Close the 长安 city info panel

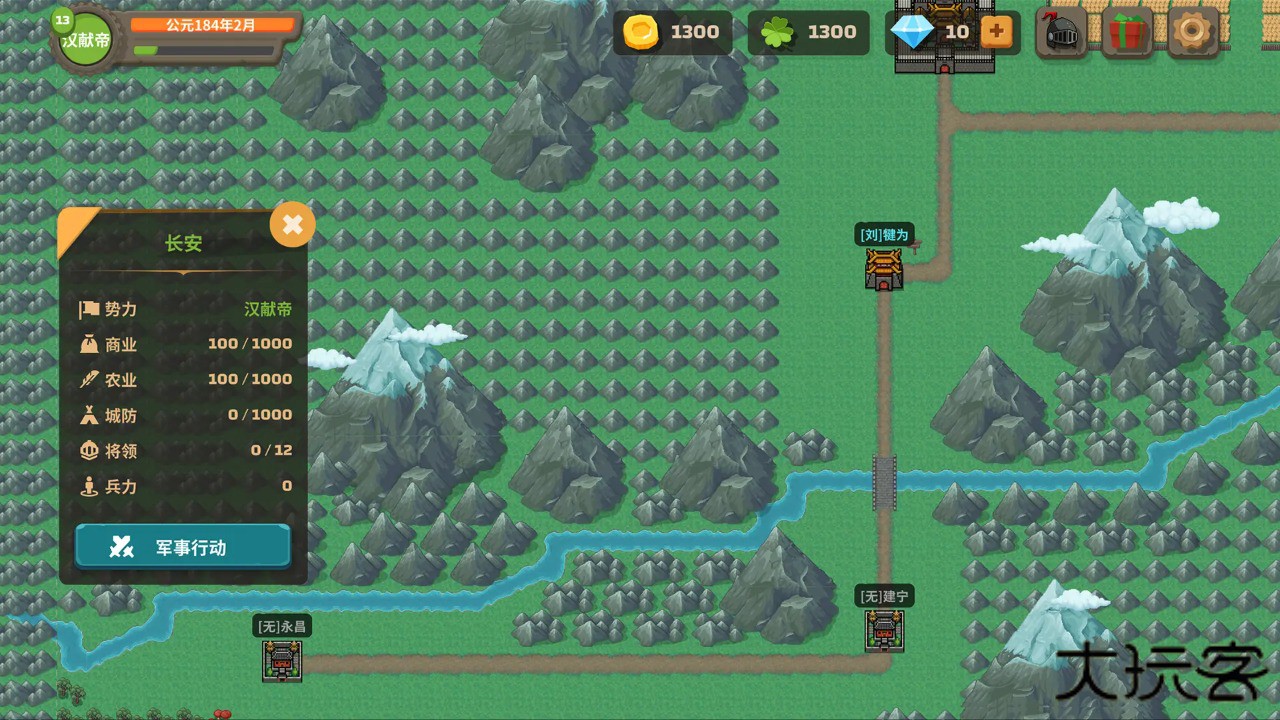click(x=292, y=224)
